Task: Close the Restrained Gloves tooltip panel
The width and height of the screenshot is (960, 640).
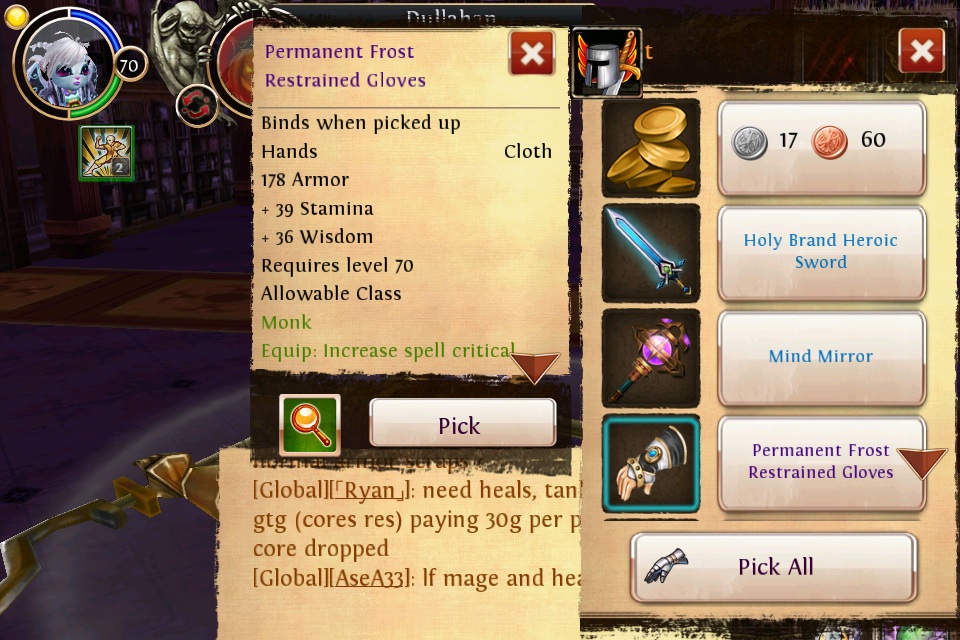Action: tap(532, 53)
